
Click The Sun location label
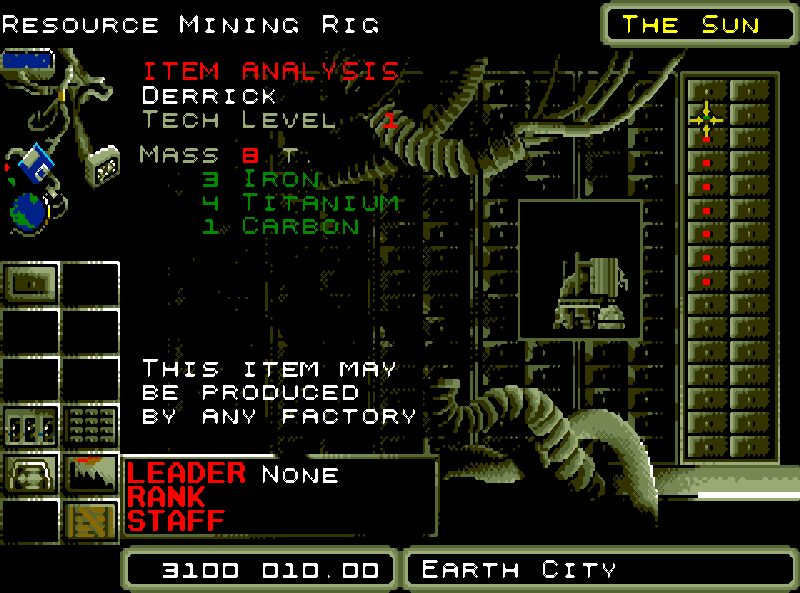click(x=691, y=24)
